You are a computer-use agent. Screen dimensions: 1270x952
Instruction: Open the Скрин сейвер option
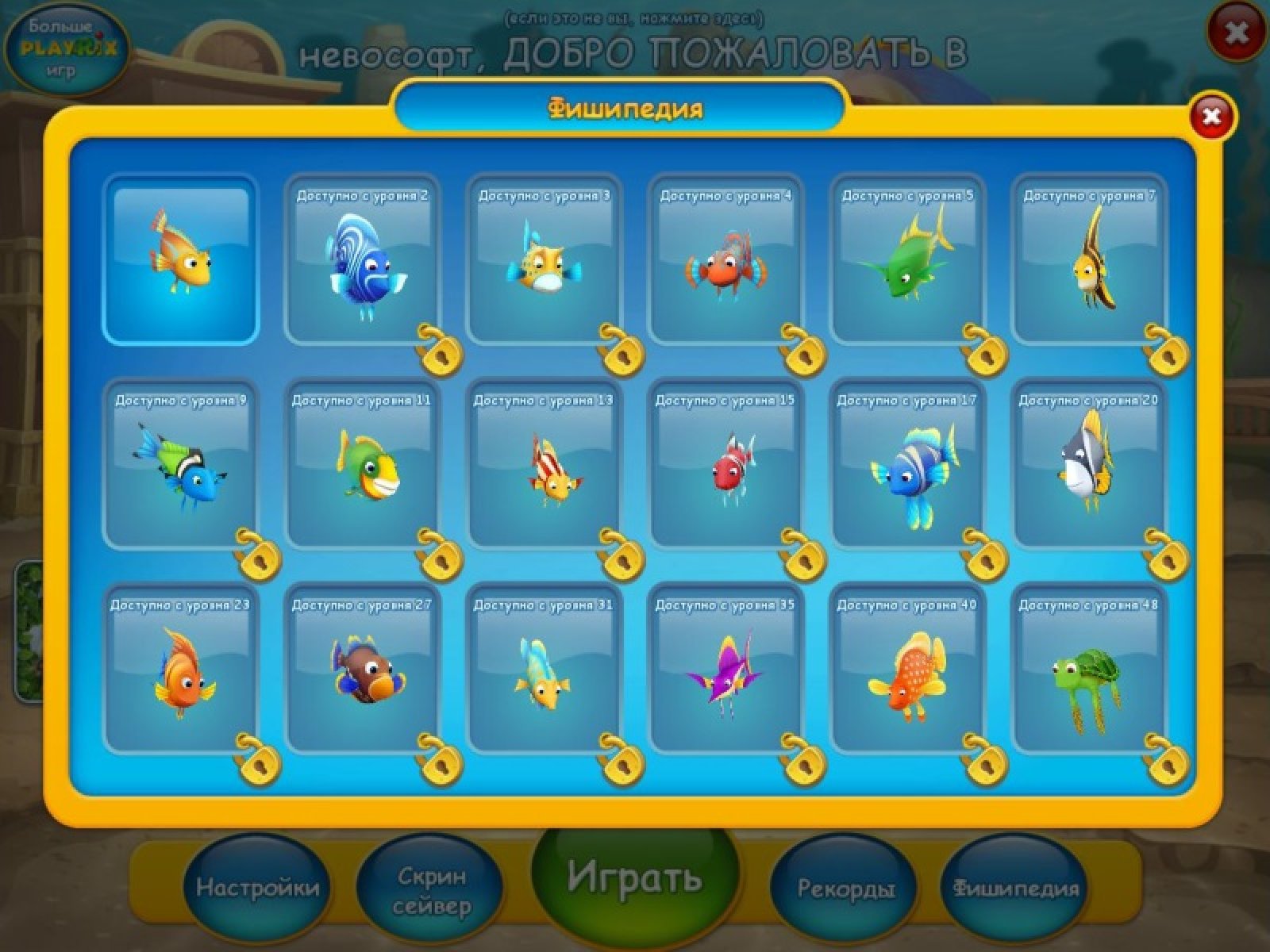point(432,890)
